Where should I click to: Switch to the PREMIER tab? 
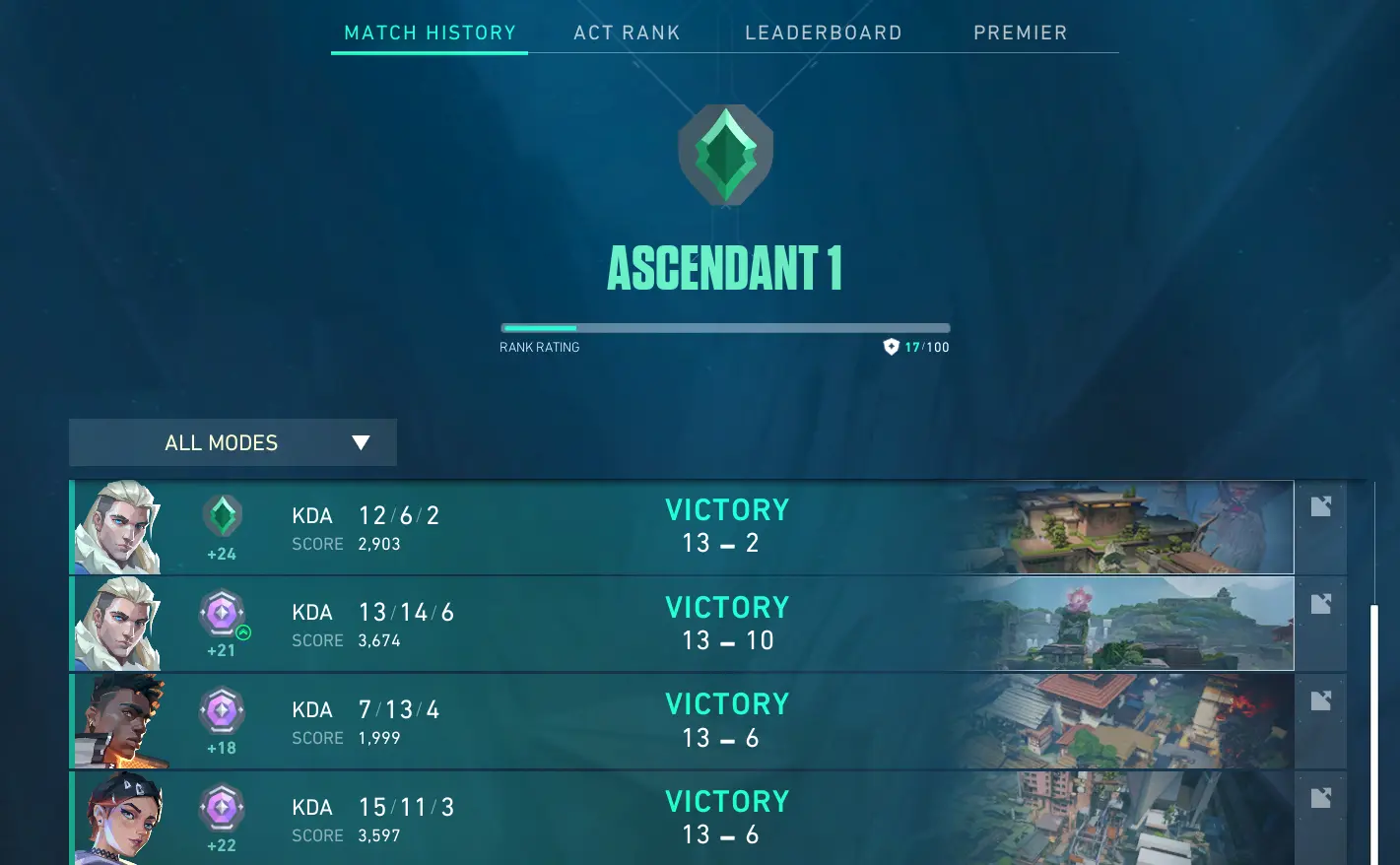point(1021,33)
